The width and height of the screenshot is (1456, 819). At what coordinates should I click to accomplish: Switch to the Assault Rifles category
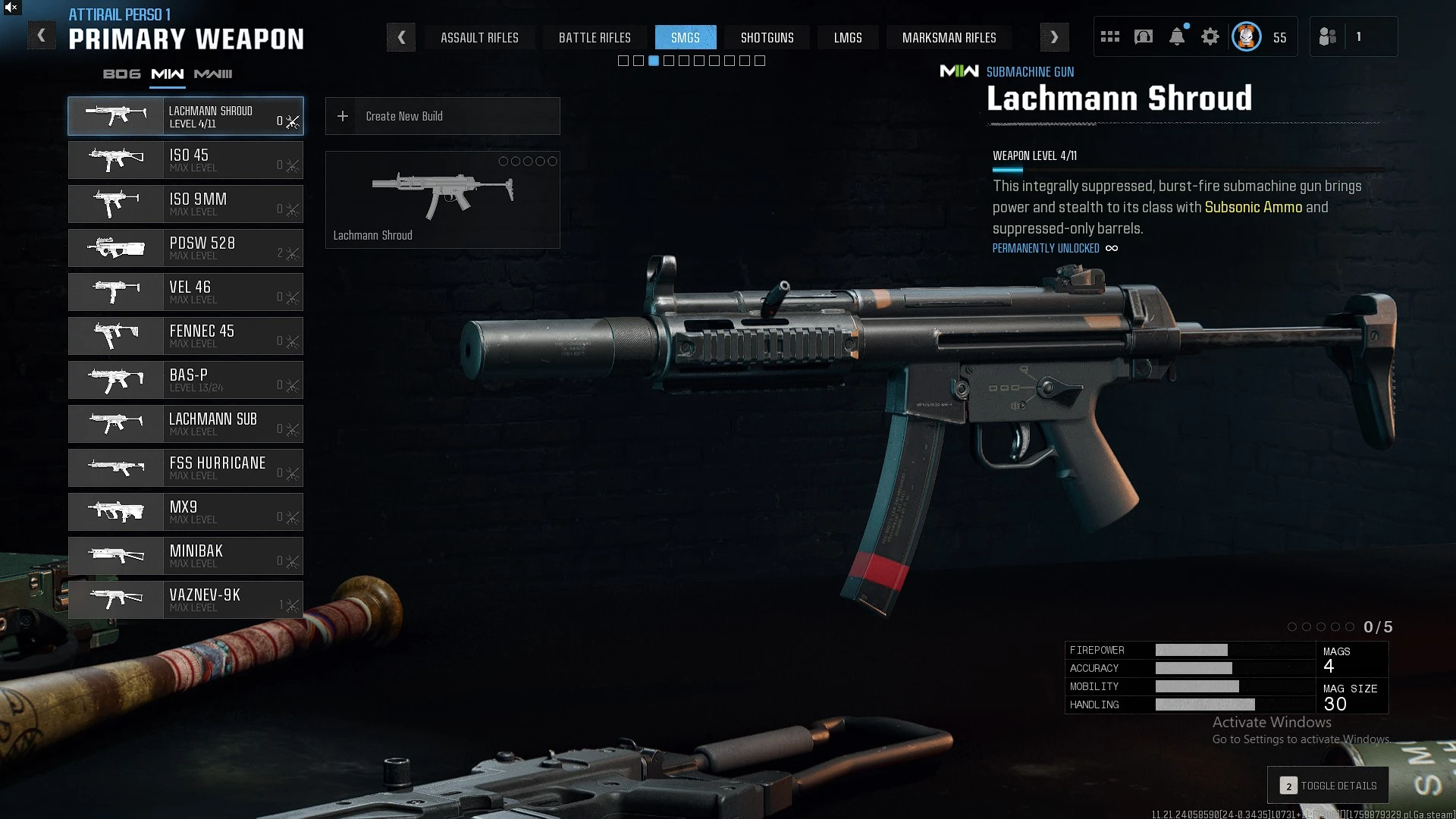479,38
